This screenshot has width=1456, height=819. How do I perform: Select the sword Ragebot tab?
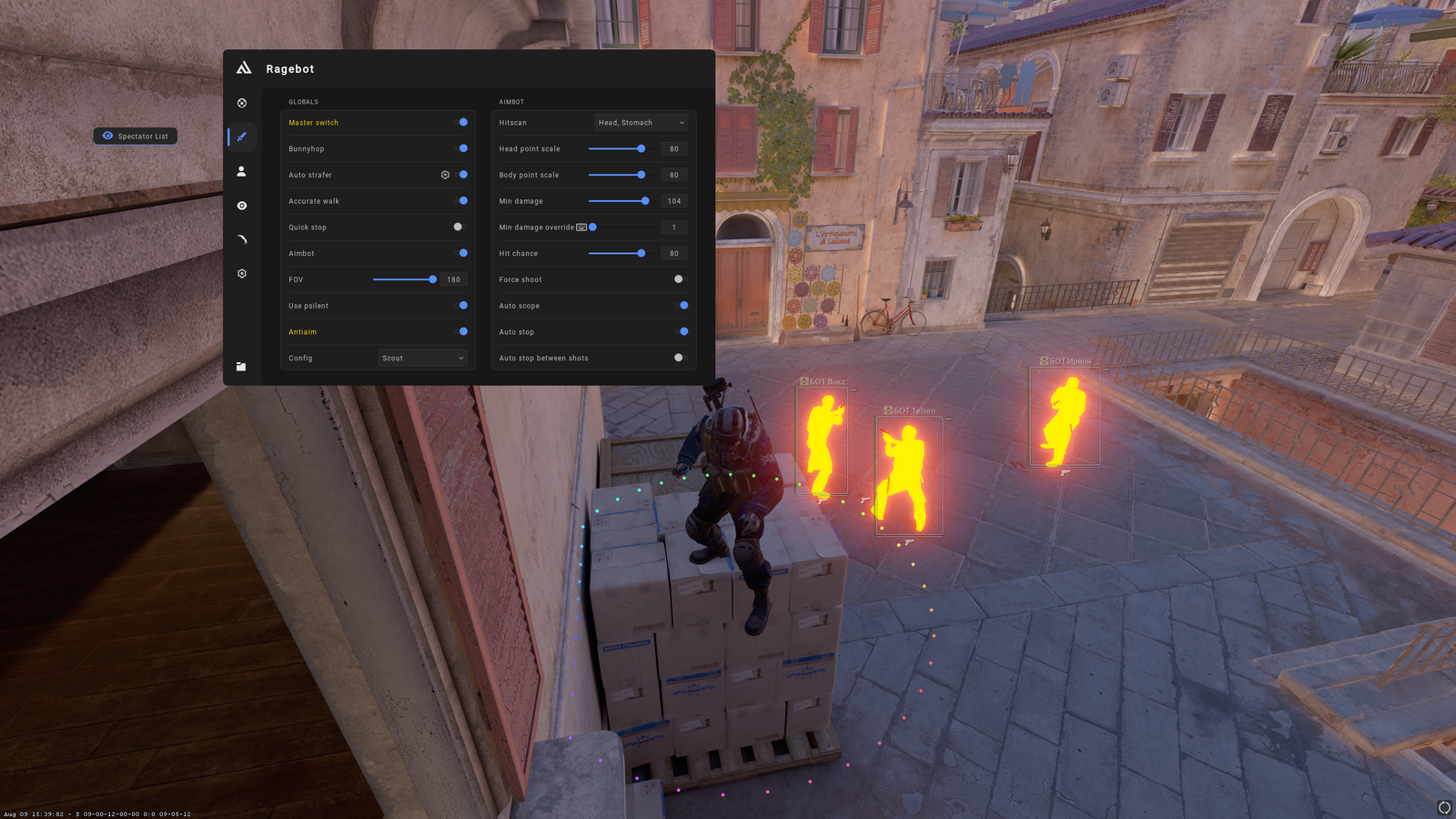click(241, 137)
